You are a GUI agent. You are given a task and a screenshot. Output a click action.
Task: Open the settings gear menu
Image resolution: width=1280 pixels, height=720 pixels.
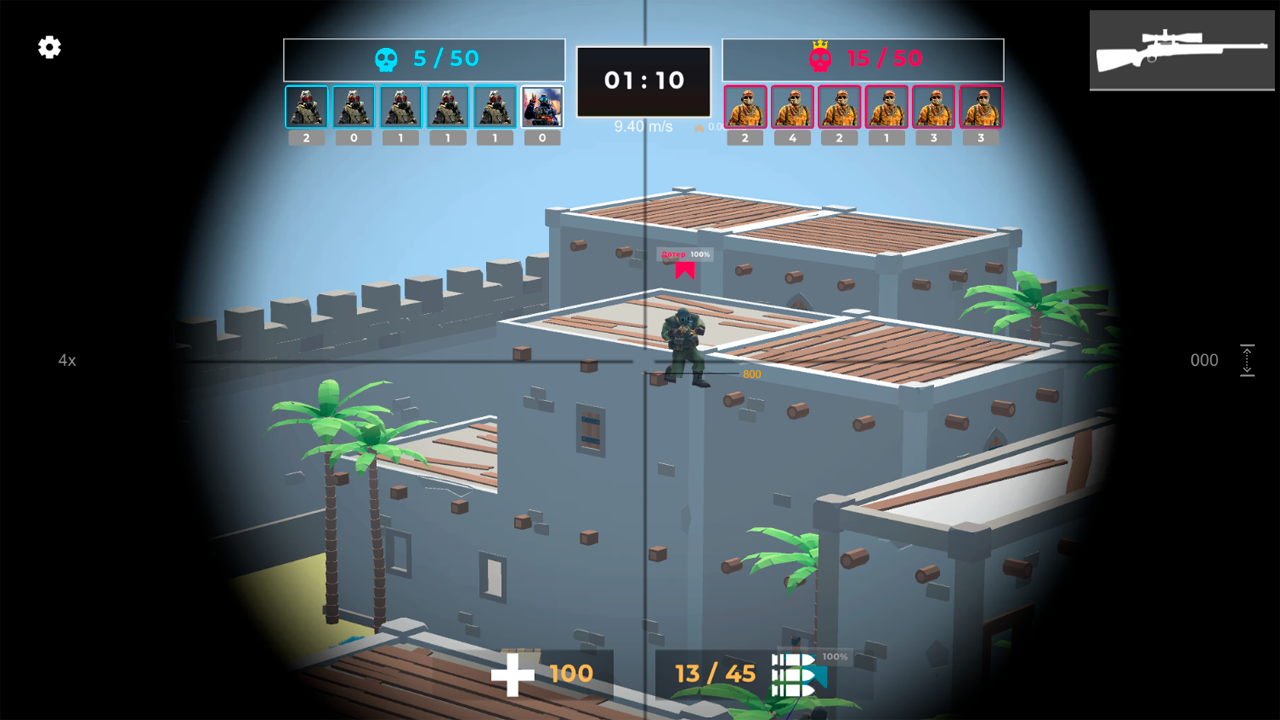(x=47, y=47)
